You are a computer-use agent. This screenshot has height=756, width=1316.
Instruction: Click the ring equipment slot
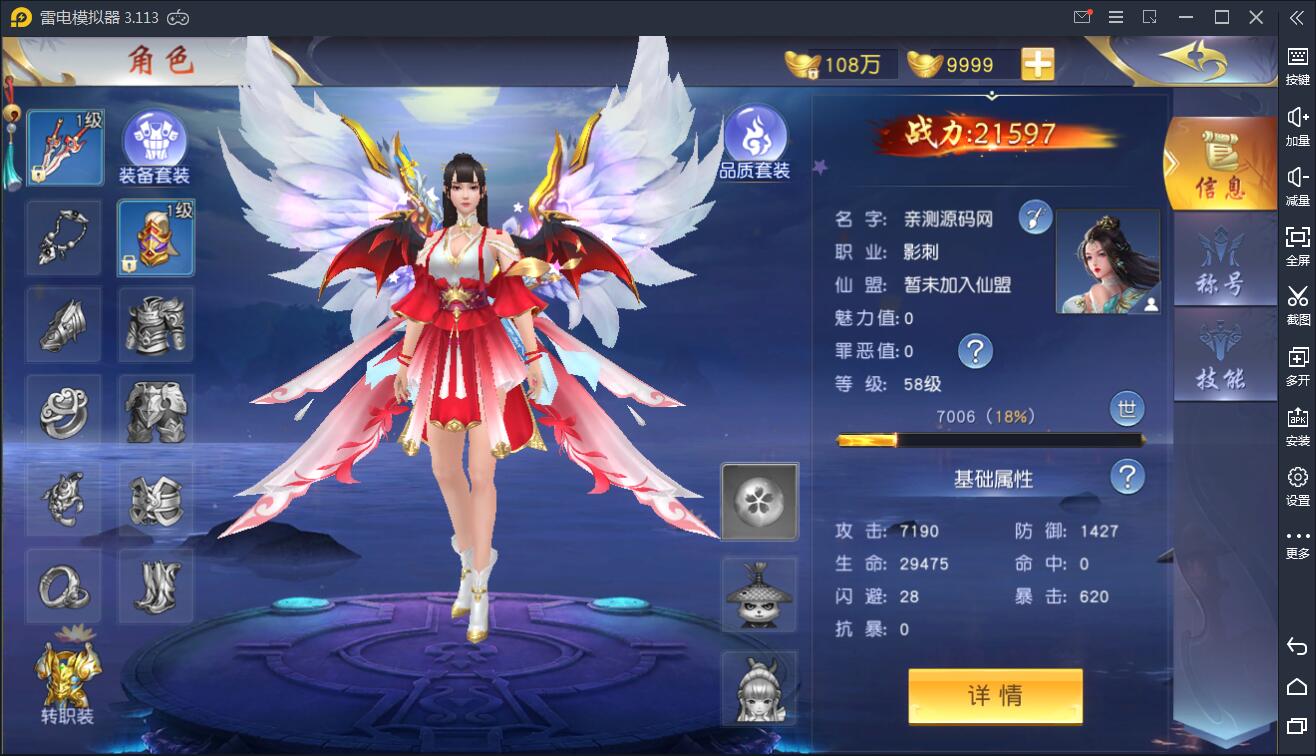63,588
